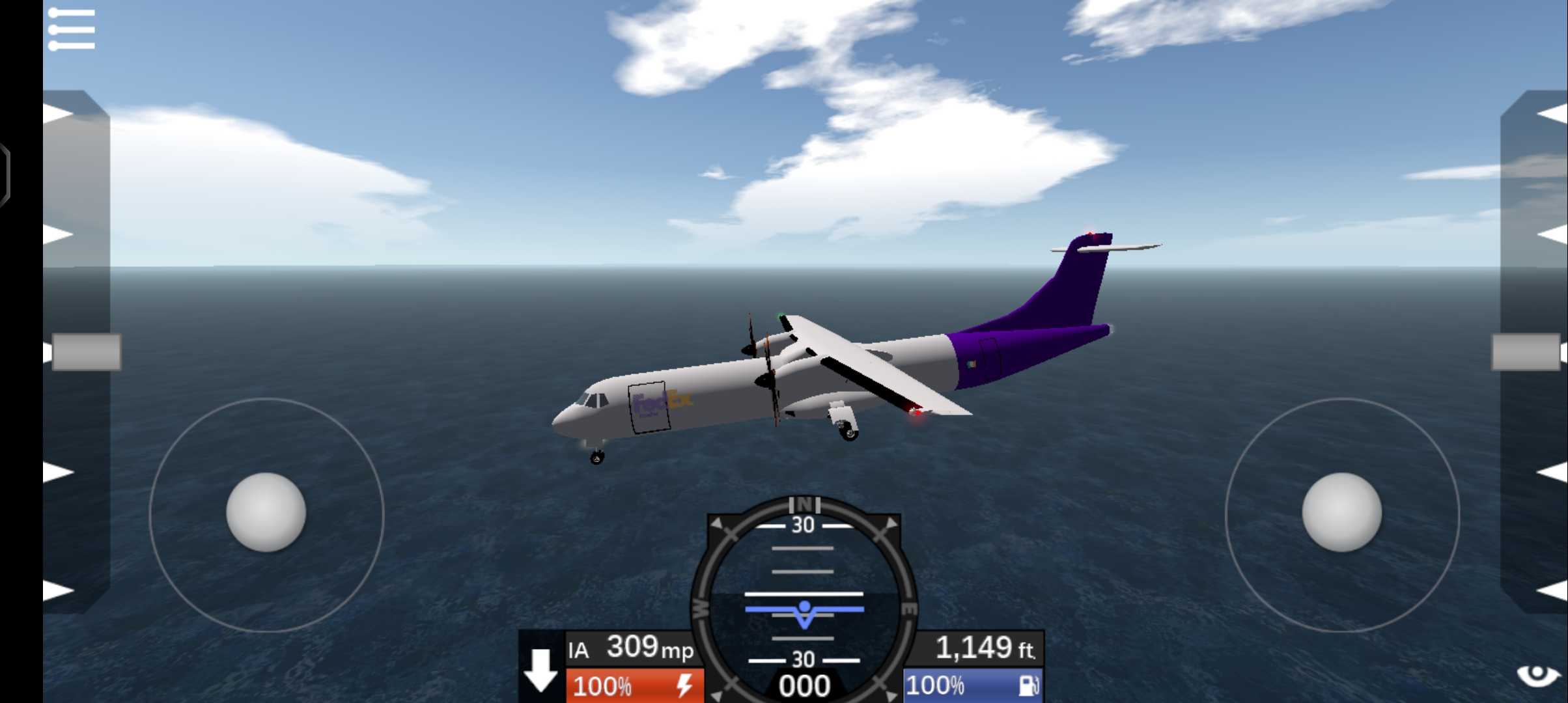This screenshot has width=1568, height=703.
Task: Click the right slider handle
Action: tap(1526, 352)
